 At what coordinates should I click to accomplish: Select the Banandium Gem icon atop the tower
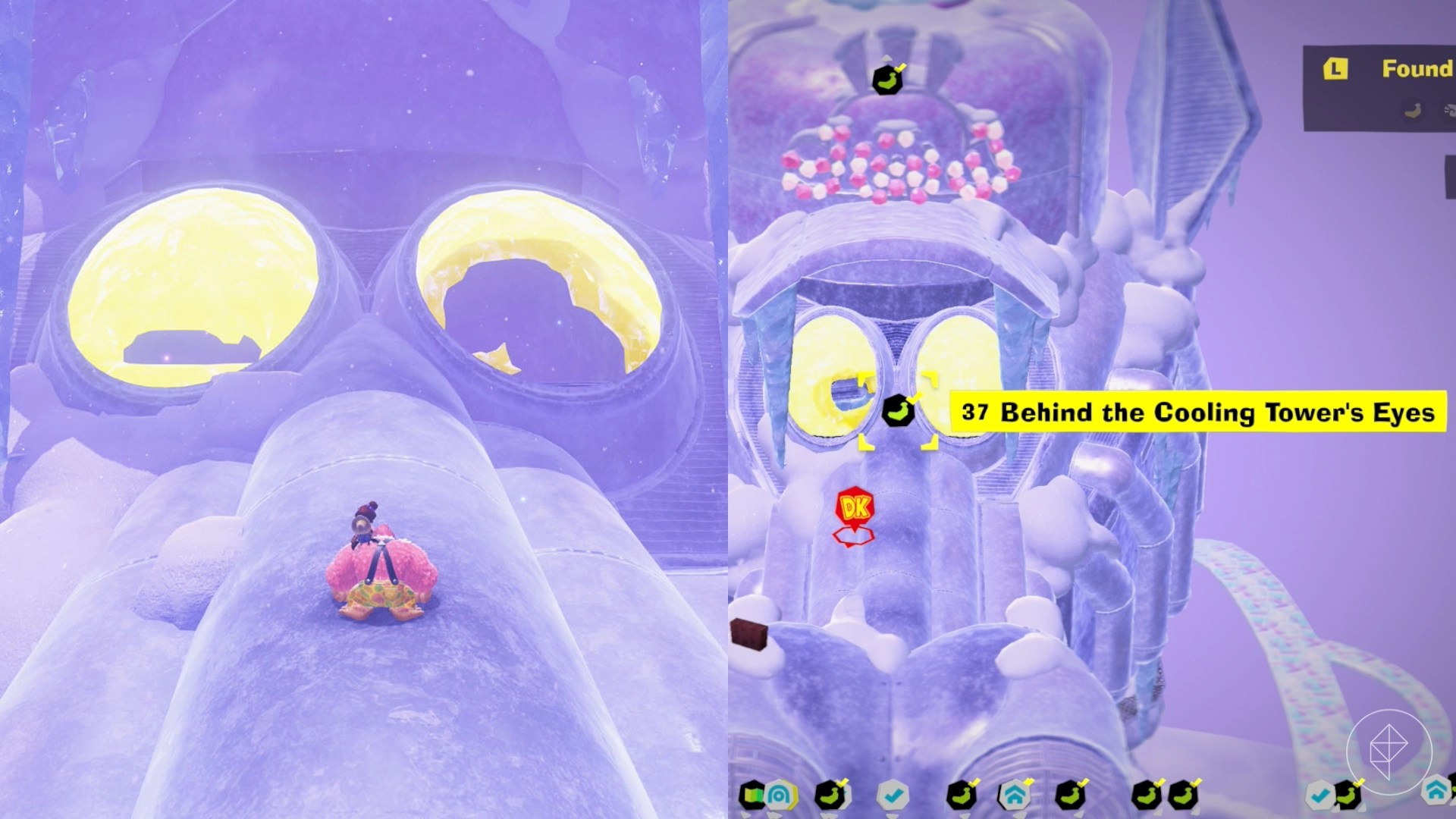click(x=889, y=80)
